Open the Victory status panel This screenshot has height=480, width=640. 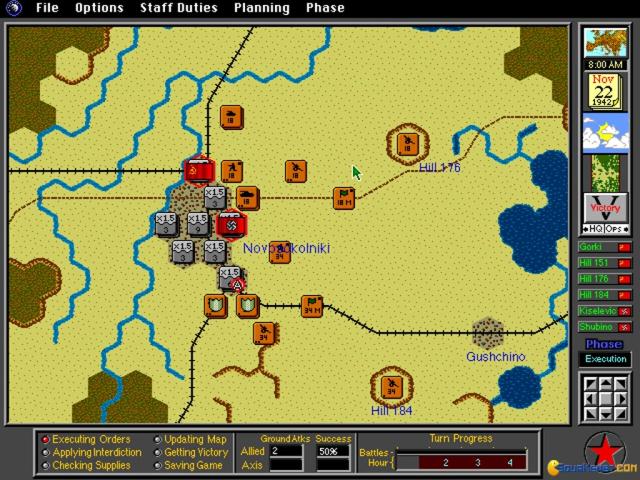click(604, 209)
